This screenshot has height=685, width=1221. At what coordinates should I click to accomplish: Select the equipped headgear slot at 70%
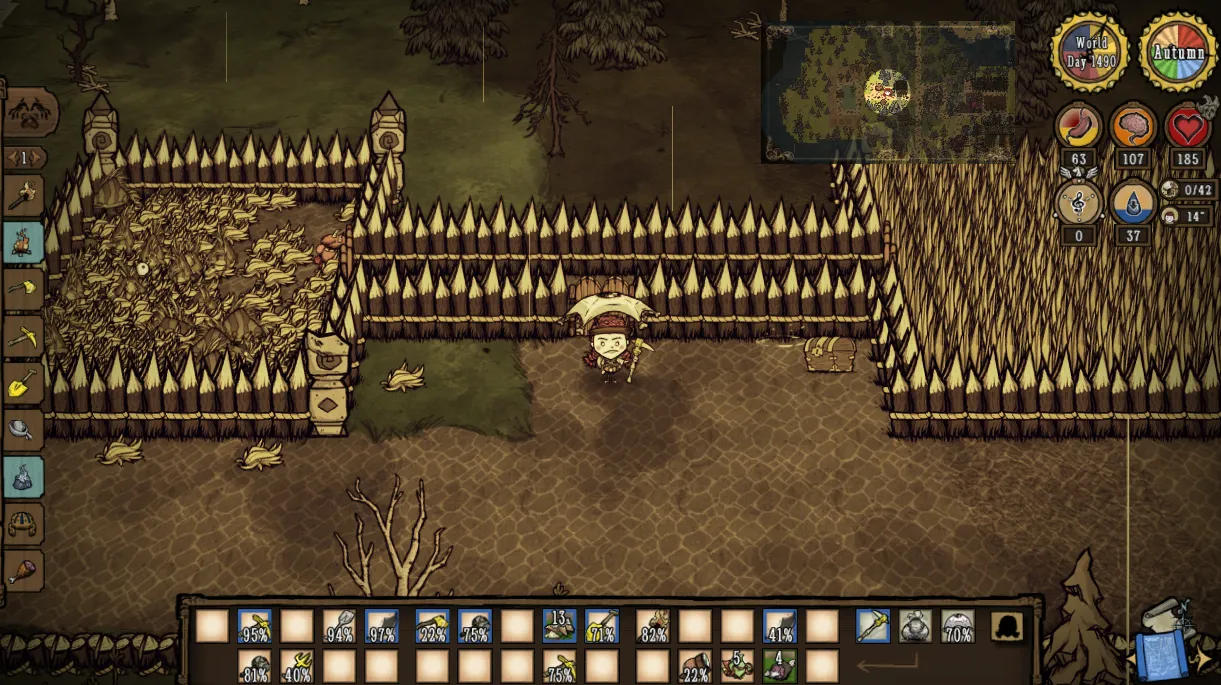point(958,626)
